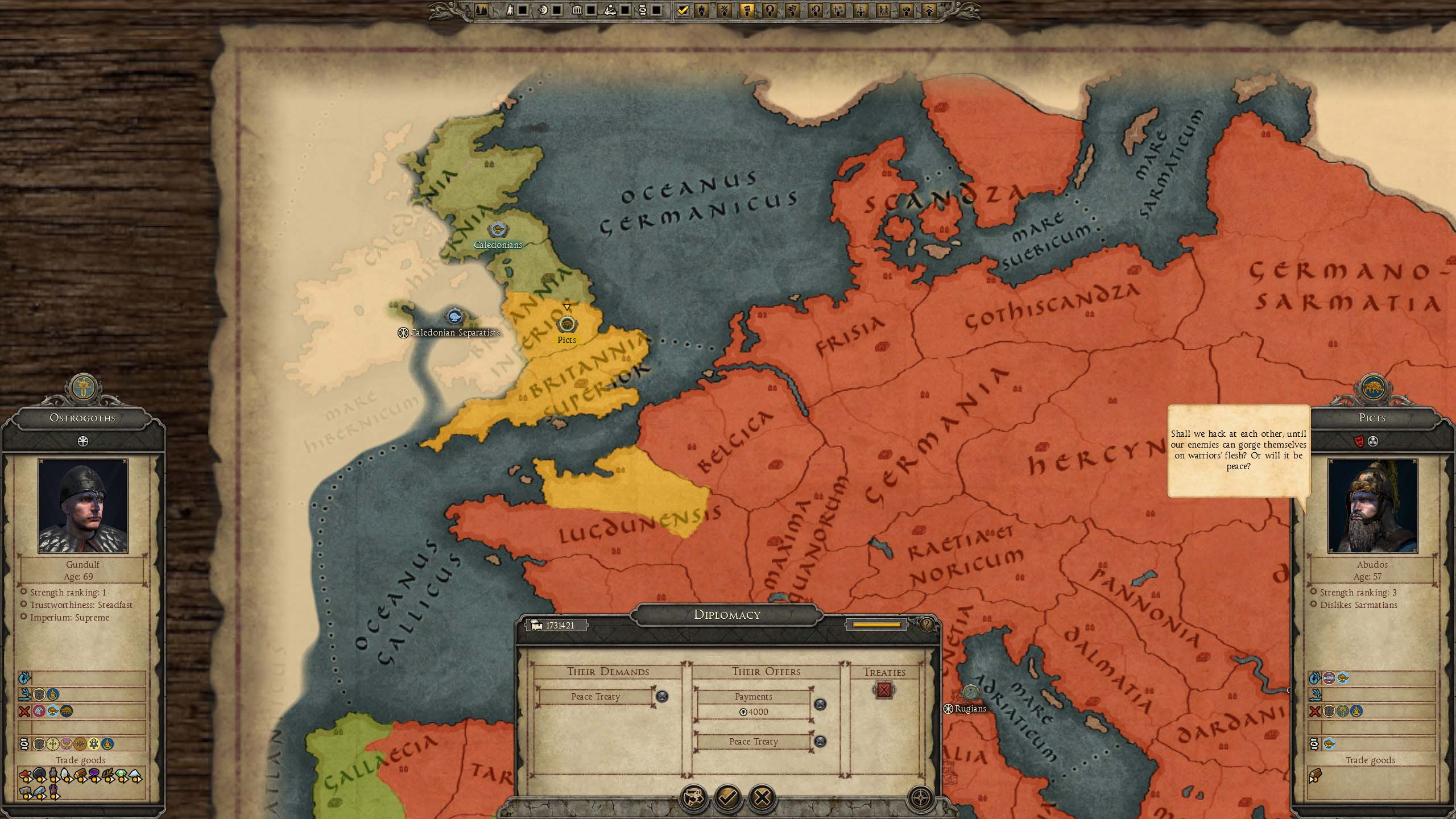Click Abudos's leader portrait

1372,506
